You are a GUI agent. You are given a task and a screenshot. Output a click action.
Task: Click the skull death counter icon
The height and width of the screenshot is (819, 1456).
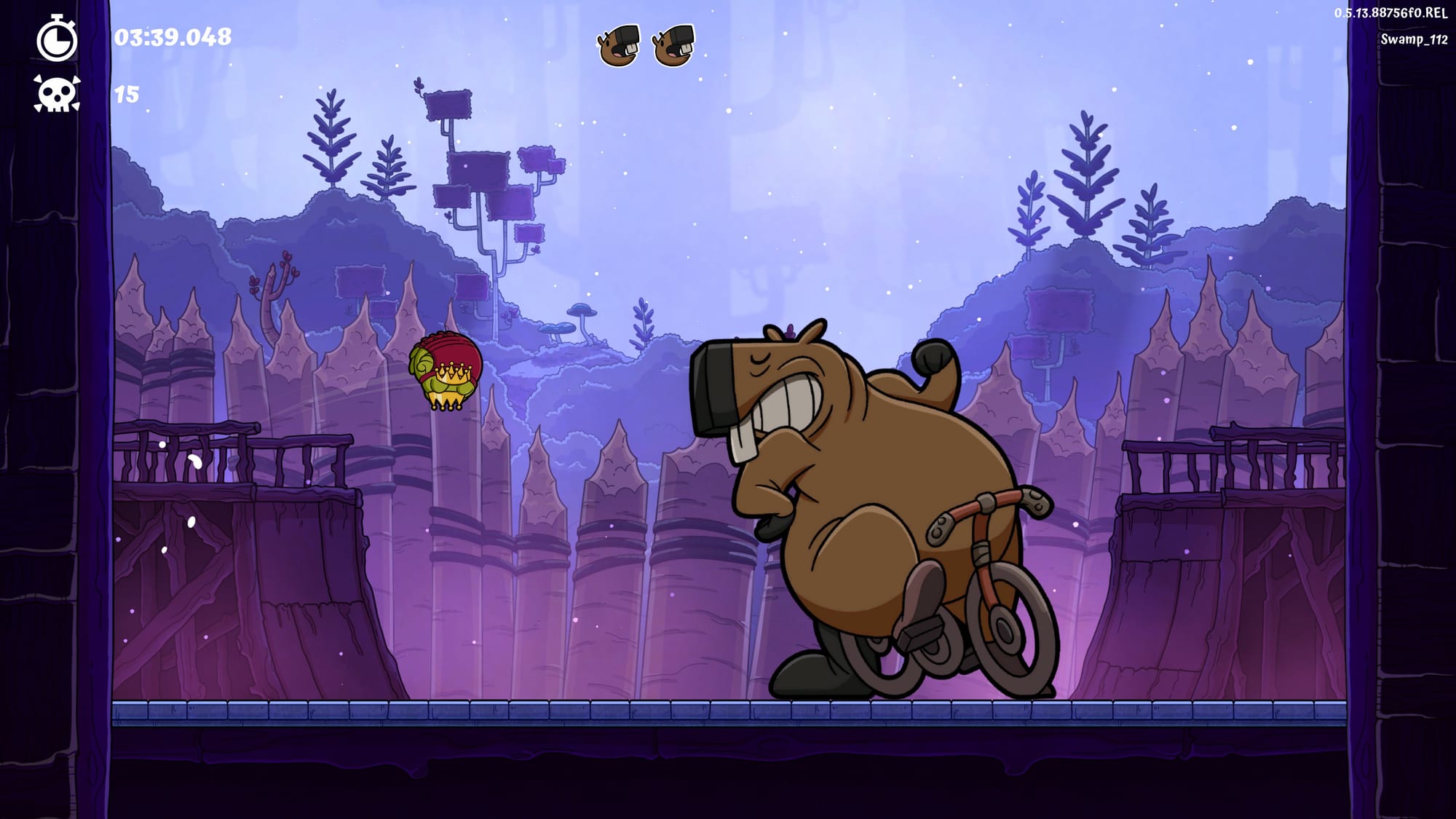[57, 95]
